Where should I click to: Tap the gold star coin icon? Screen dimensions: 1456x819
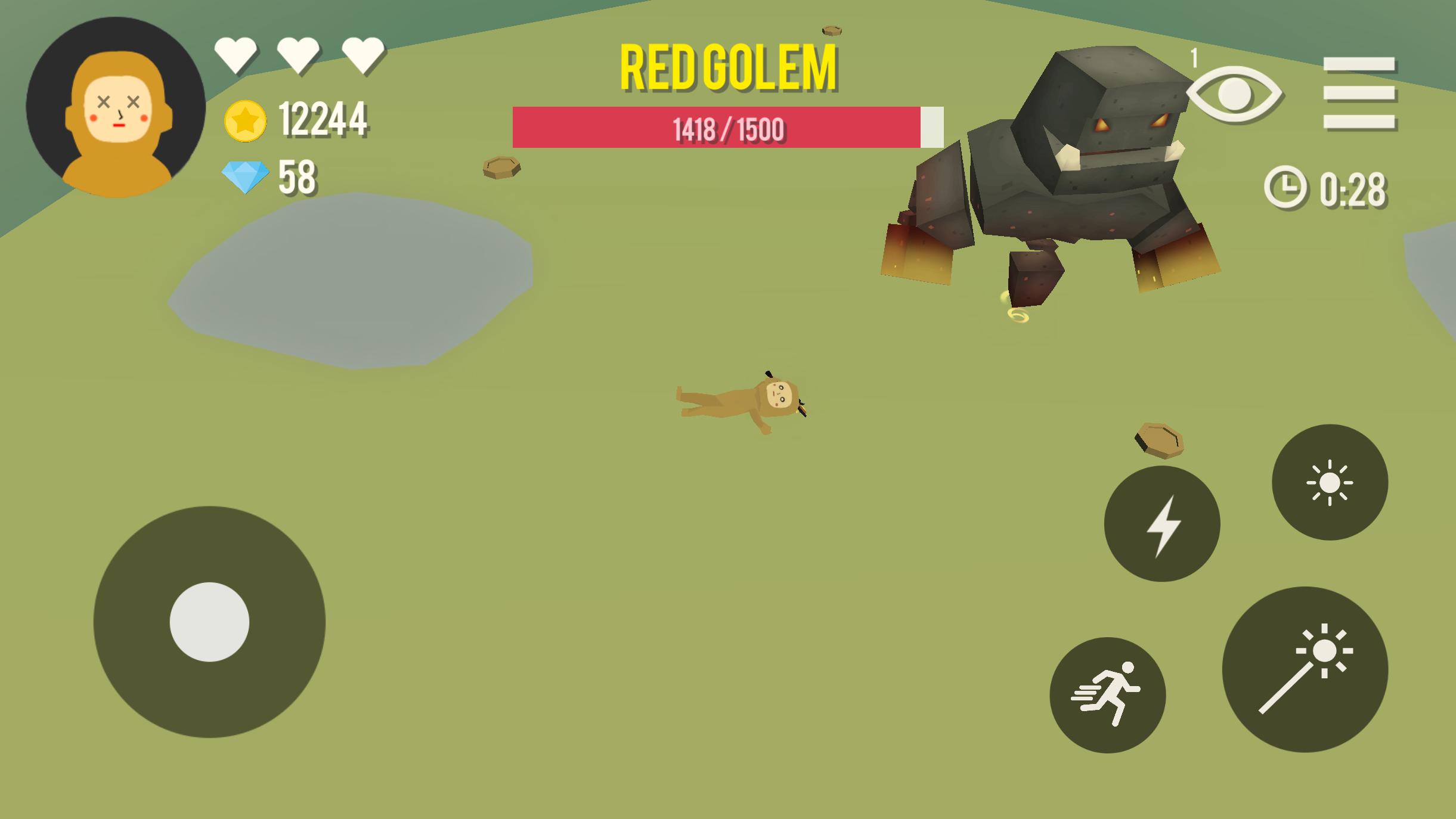(x=245, y=121)
